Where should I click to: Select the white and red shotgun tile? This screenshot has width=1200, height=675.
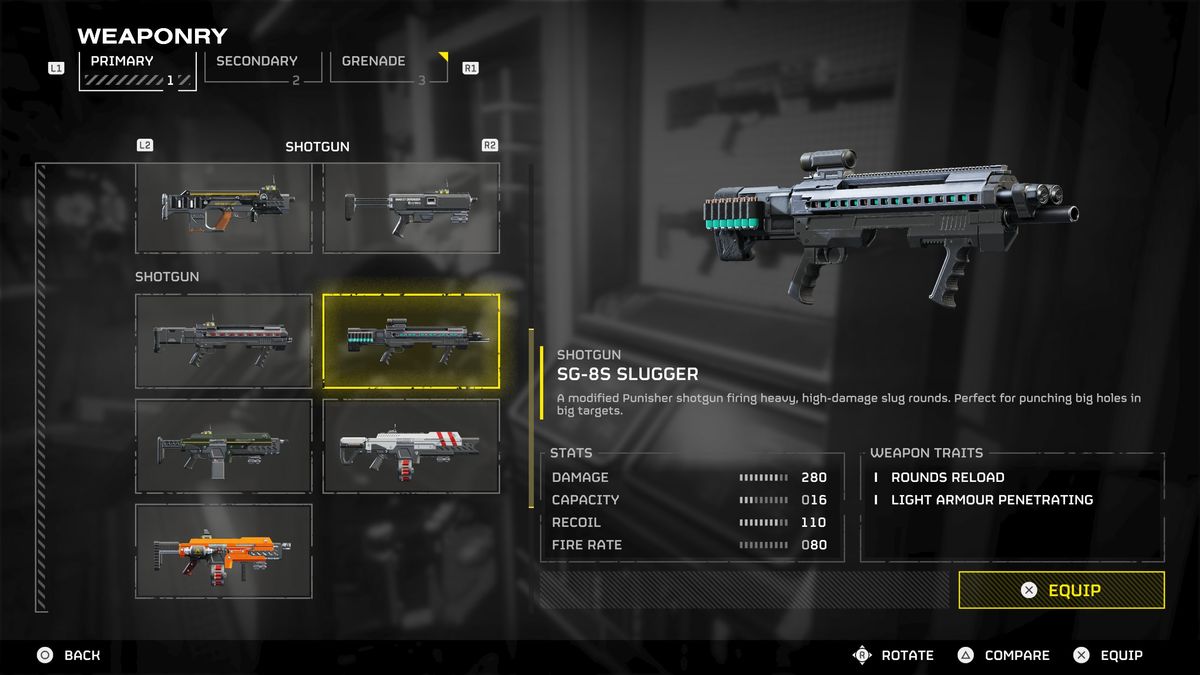[x=411, y=446]
